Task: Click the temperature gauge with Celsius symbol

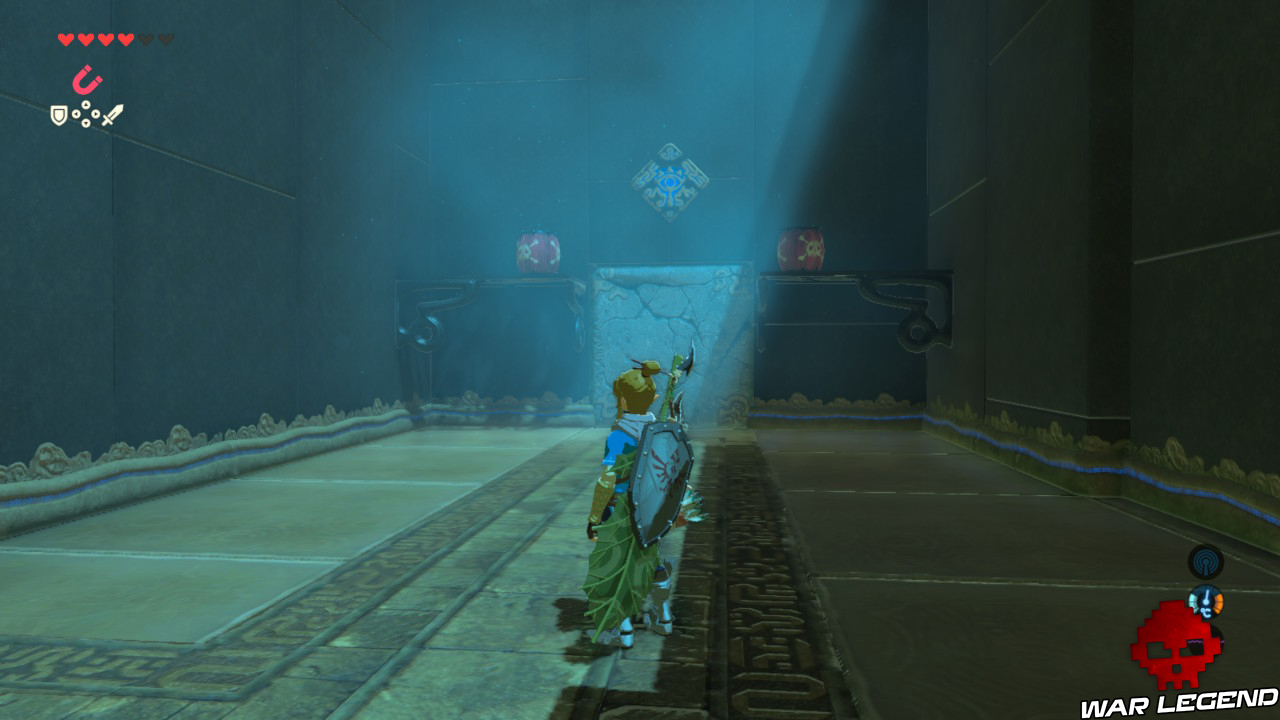Action: click(x=1205, y=602)
